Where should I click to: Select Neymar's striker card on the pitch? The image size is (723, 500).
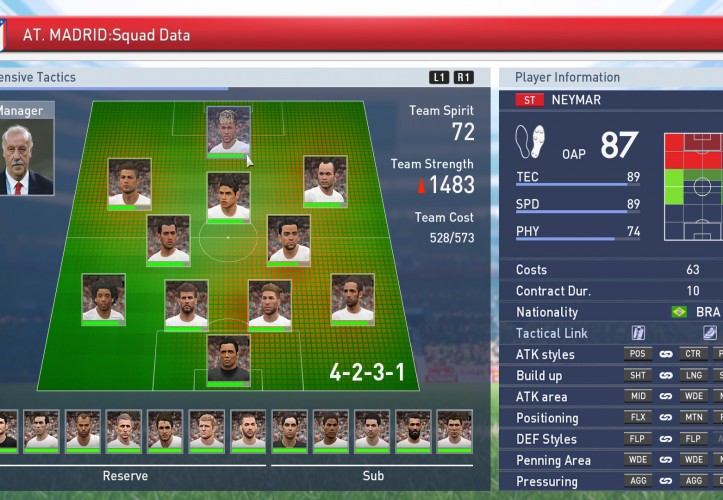click(x=228, y=131)
